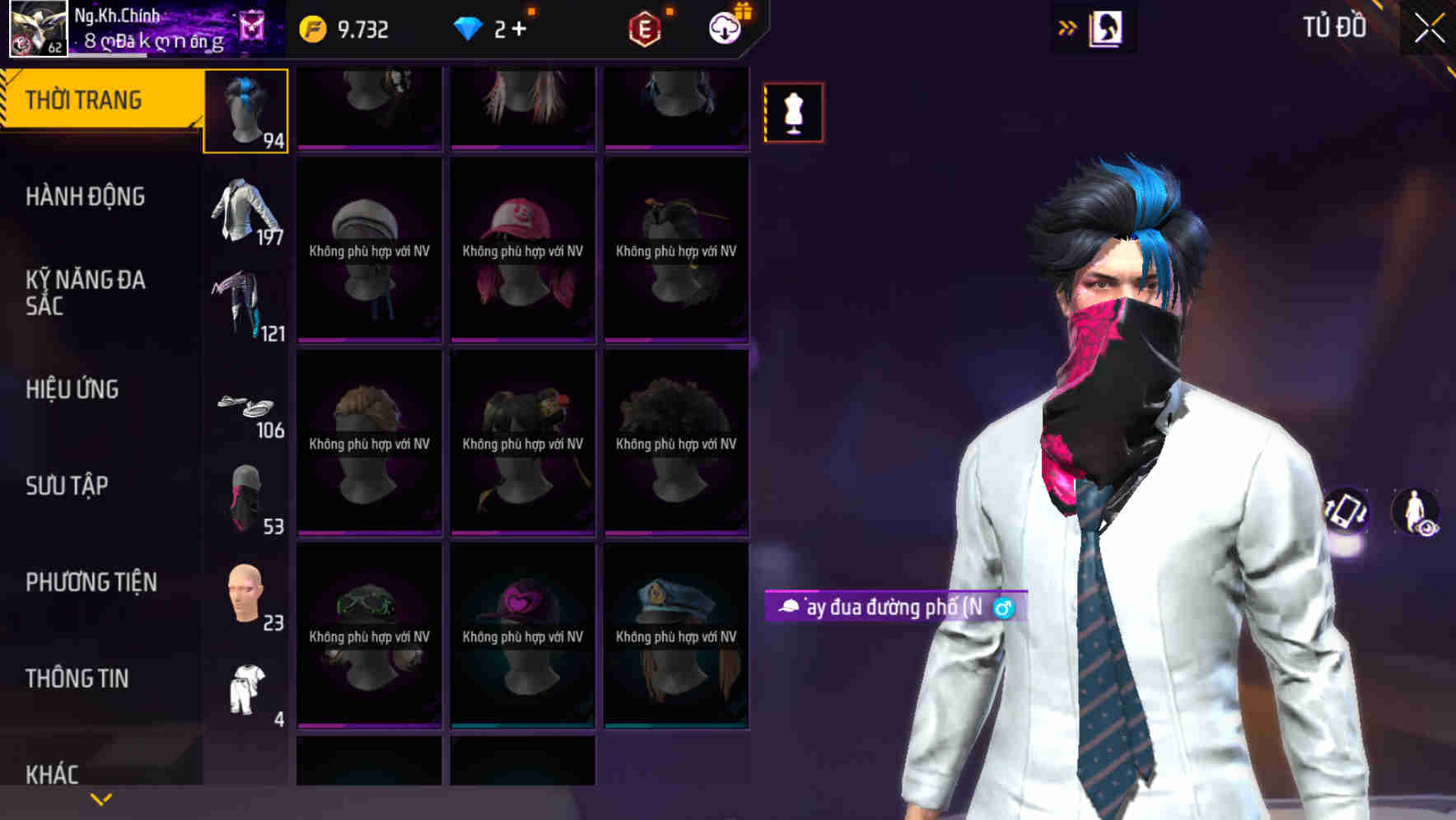This screenshot has height=820, width=1456.
Task: Open the gift cloud download icon
Action: 722,28
